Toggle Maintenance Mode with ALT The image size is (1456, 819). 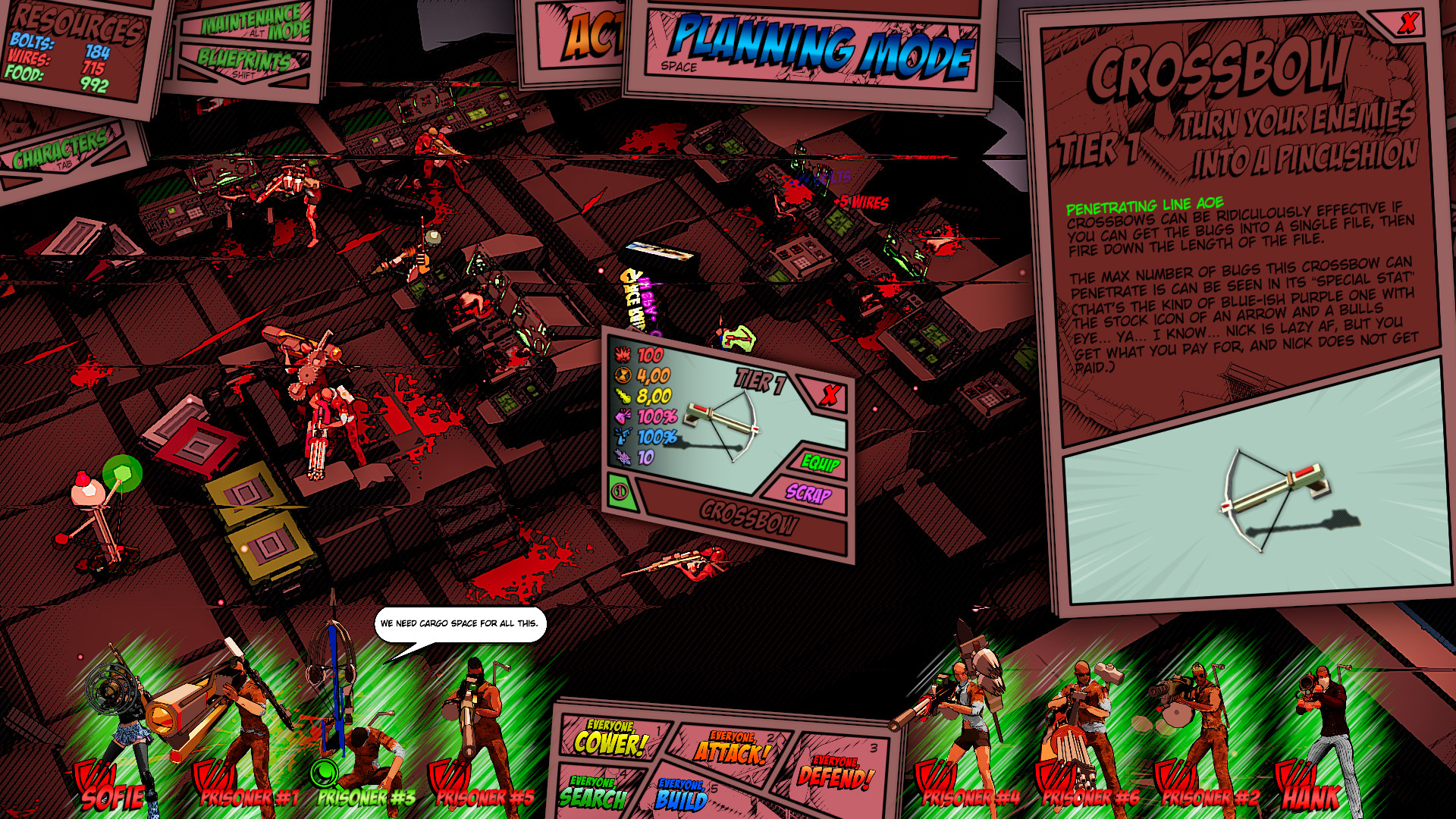(x=250, y=24)
